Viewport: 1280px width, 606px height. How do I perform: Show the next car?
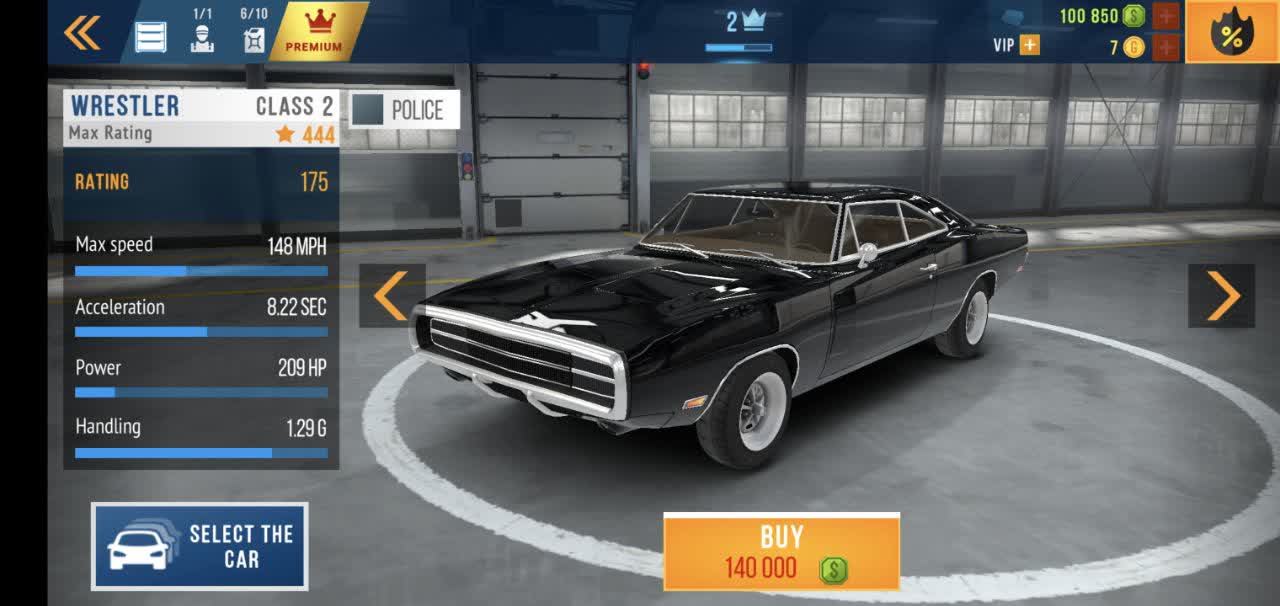1221,296
